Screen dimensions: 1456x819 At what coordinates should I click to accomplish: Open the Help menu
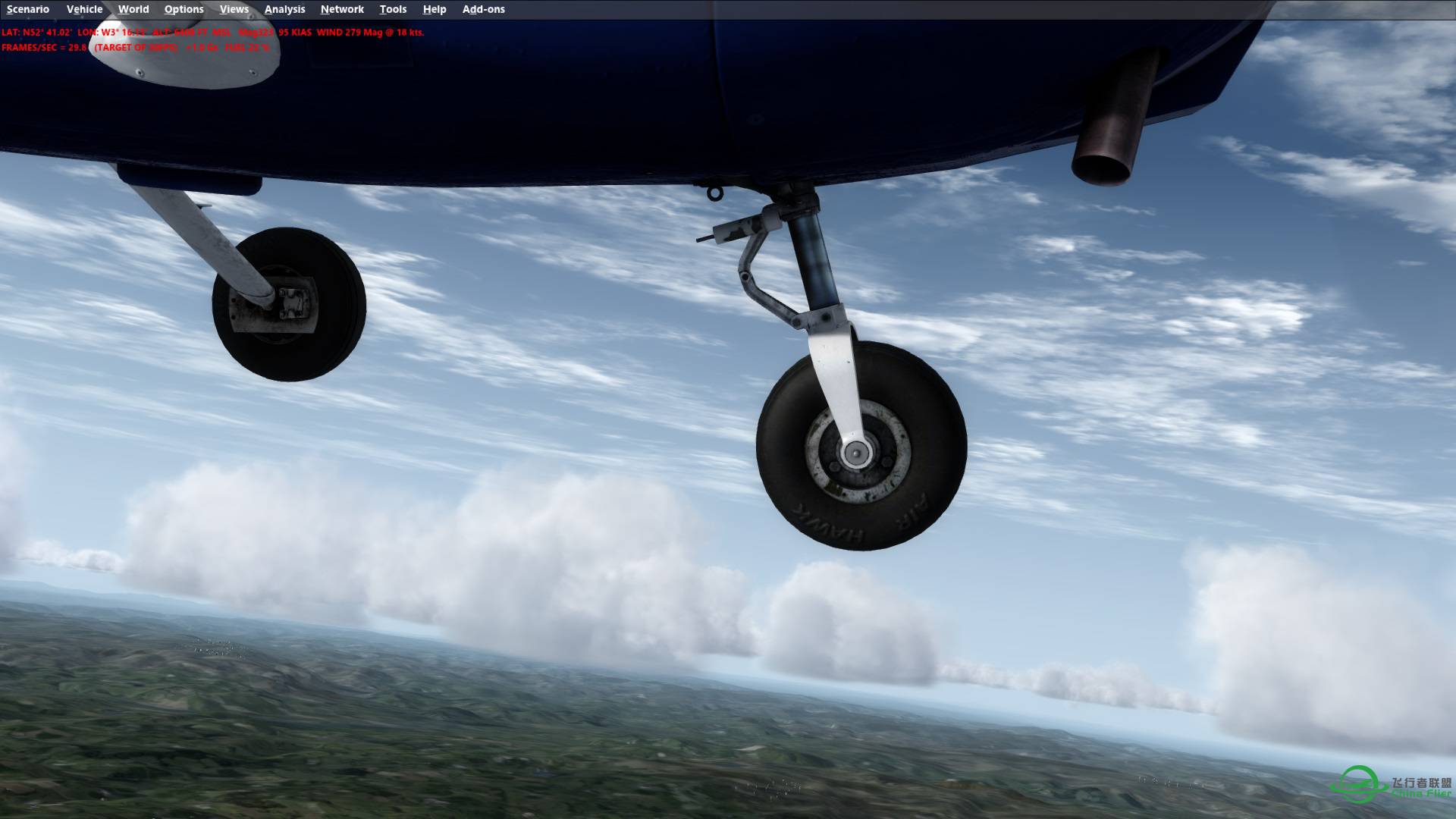pos(434,9)
